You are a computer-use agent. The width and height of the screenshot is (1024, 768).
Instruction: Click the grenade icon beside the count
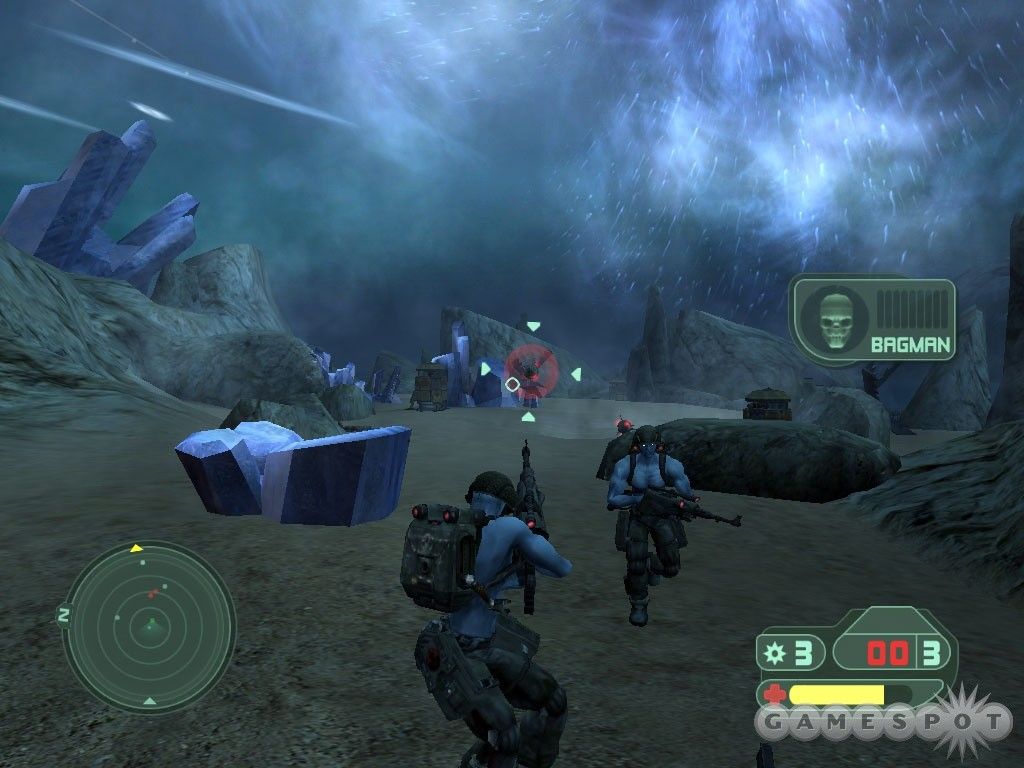(x=773, y=654)
